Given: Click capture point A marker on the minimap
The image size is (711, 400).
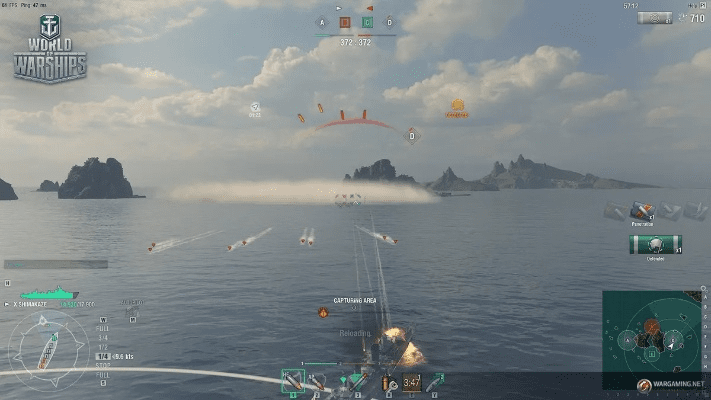Looking at the screenshot, I should coord(628,342).
